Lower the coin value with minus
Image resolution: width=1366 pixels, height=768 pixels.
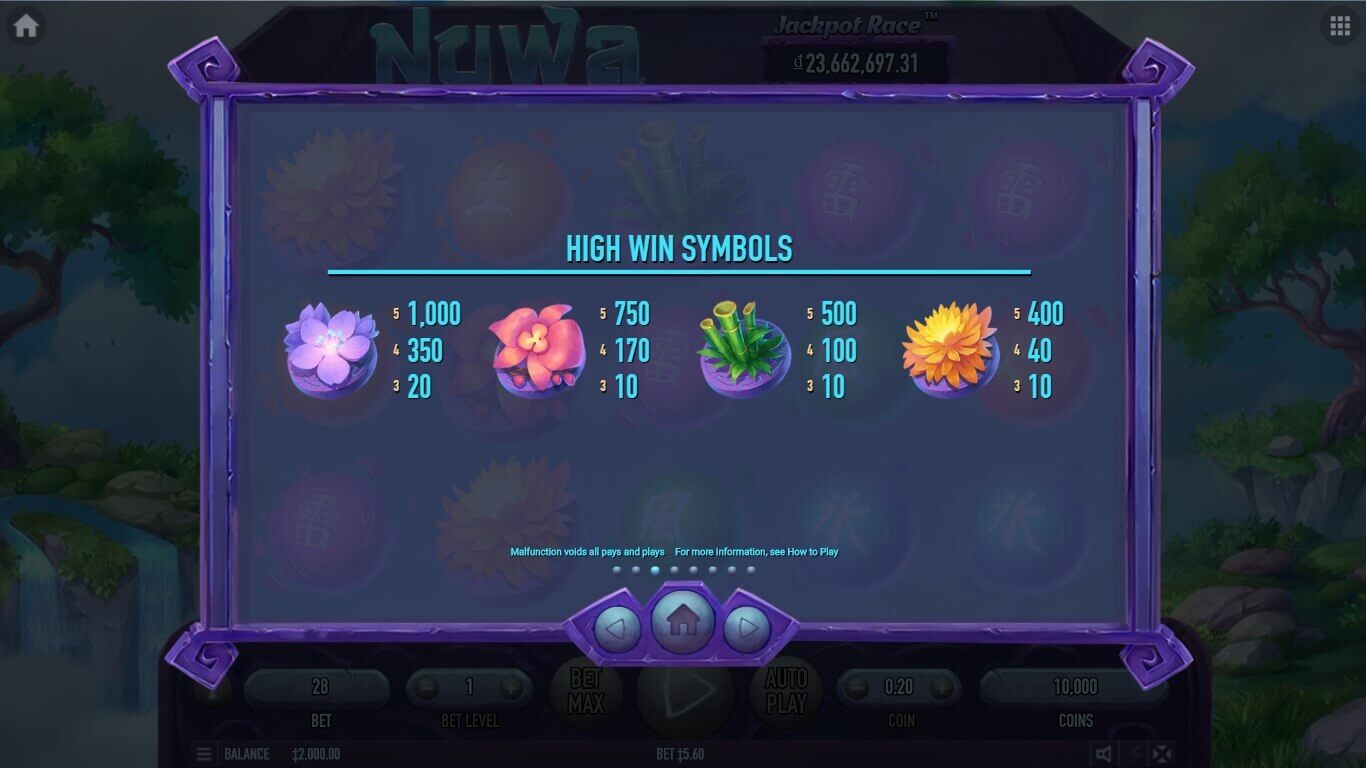coord(857,688)
